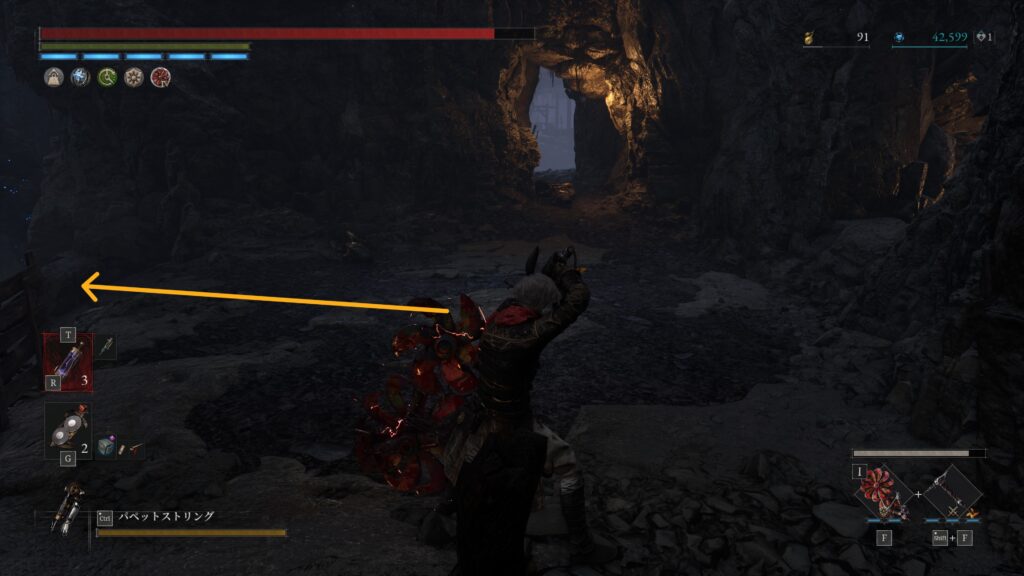Select the red flower blade weapon slot
The width and height of the screenshot is (1024, 576).
tap(884, 490)
